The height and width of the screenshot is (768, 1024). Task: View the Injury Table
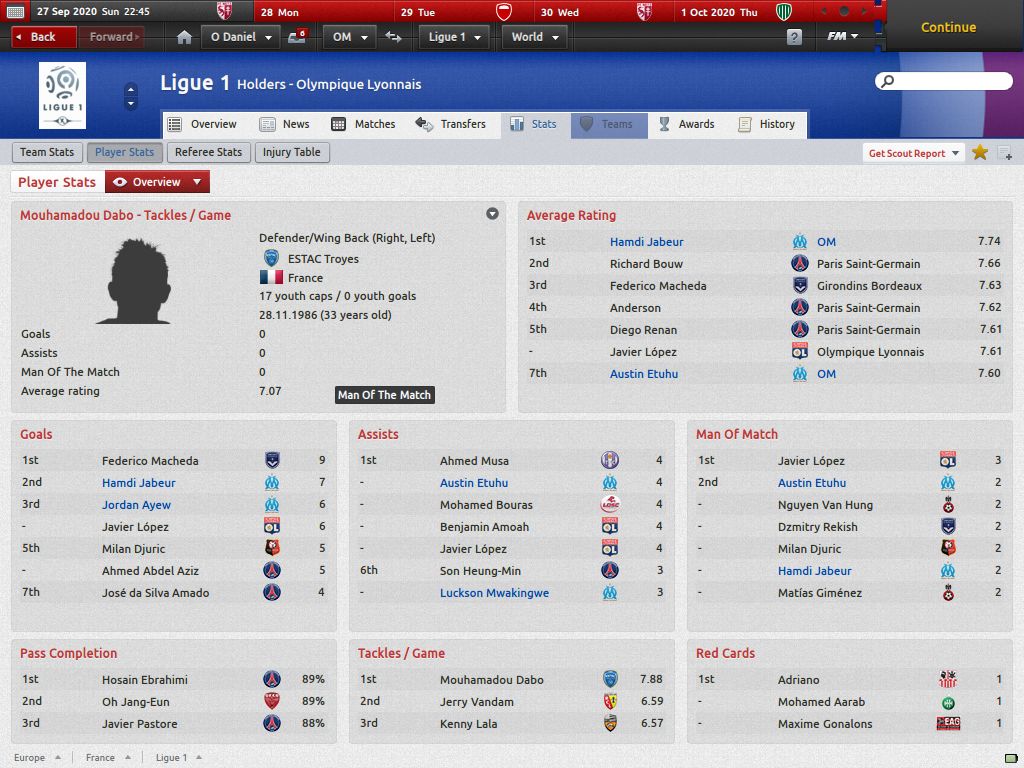292,152
